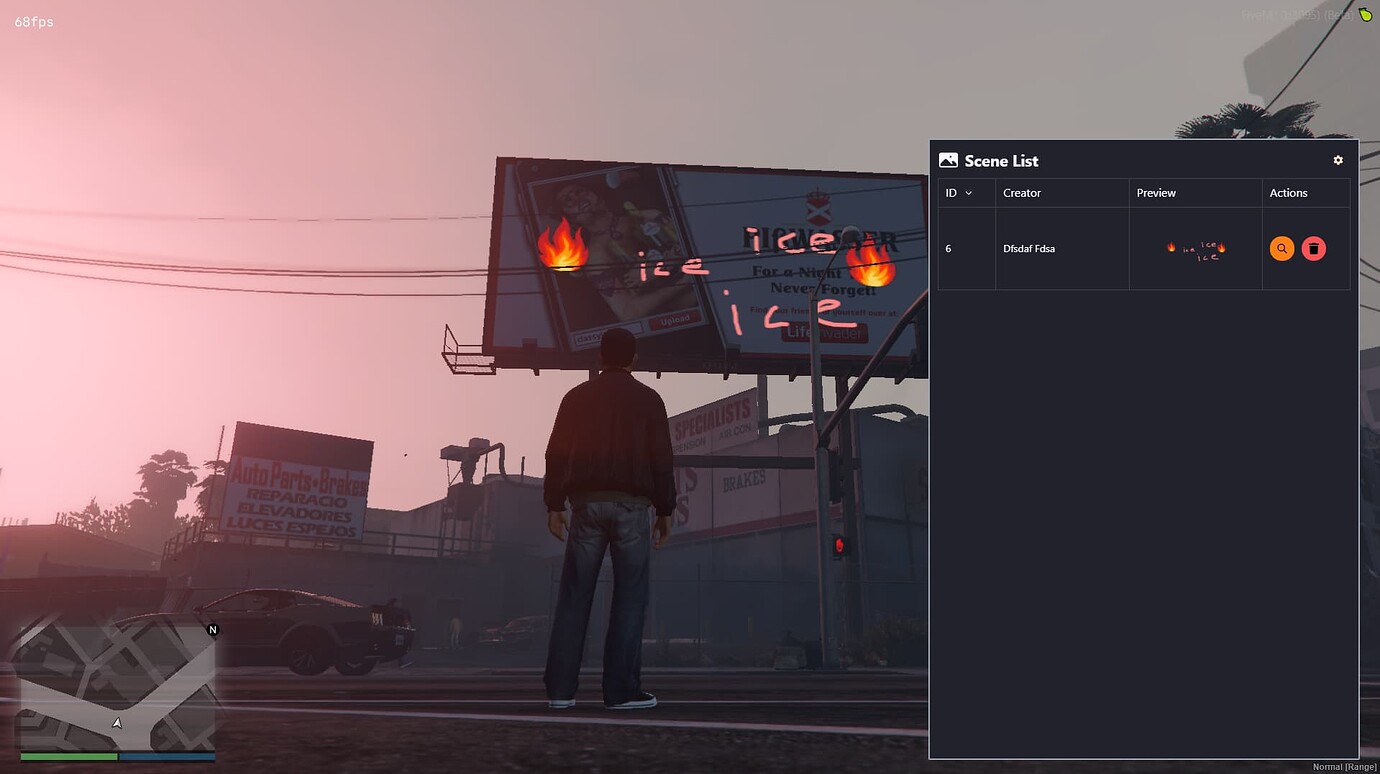The height and width of the screenshot is (774, 1380).
Task: Click the image icon beside Scene List title
Action: (948, 159)
